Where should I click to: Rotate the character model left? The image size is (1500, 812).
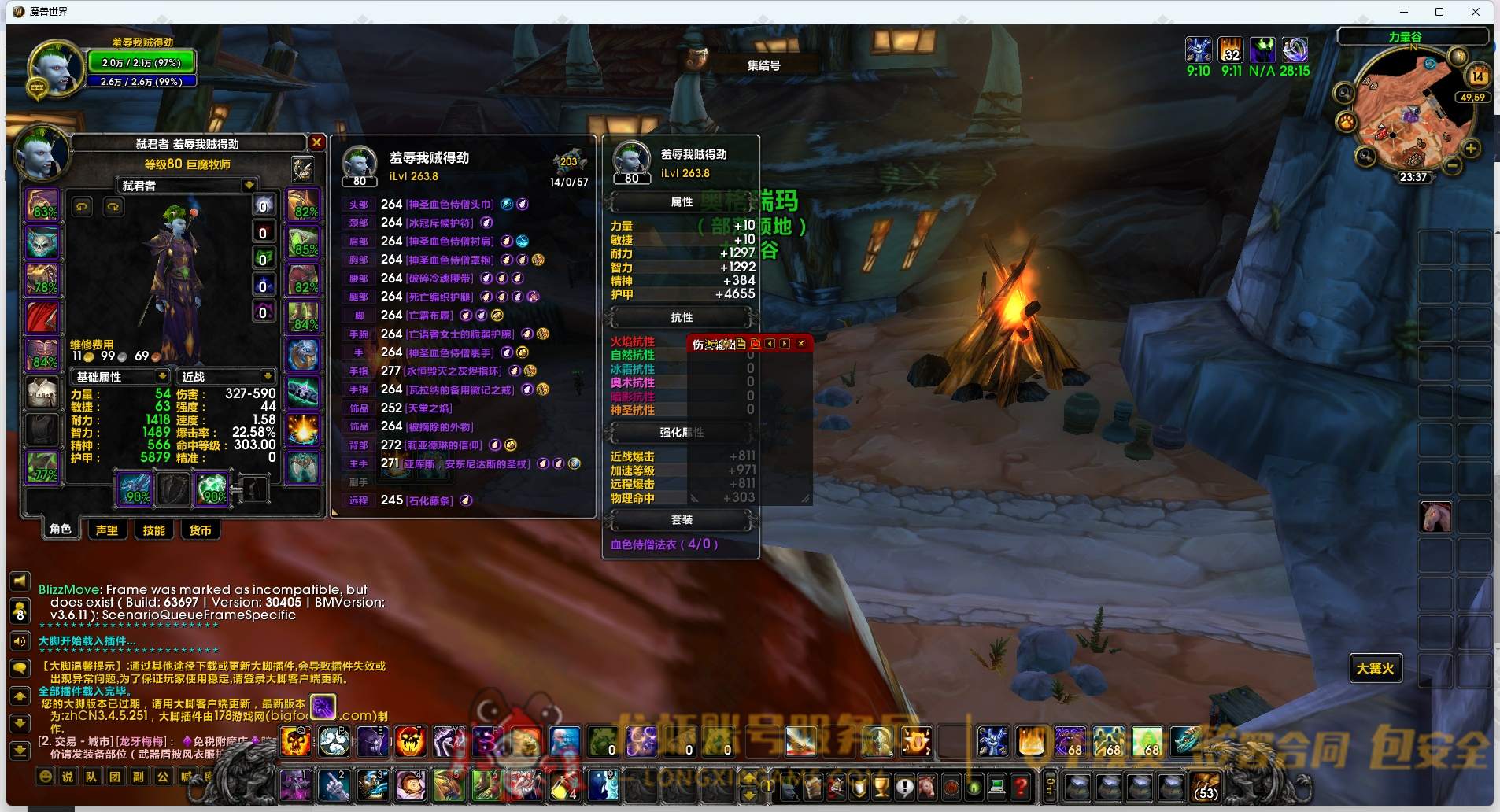point(82,207)
